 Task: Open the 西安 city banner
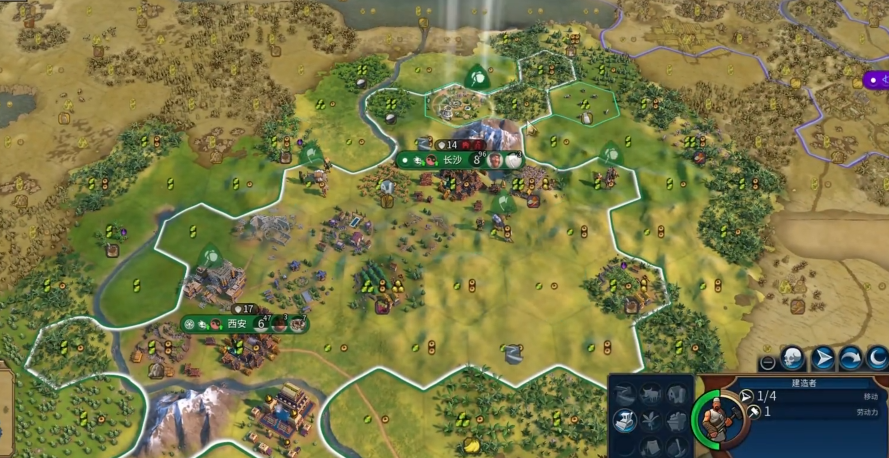pos(237,324)
